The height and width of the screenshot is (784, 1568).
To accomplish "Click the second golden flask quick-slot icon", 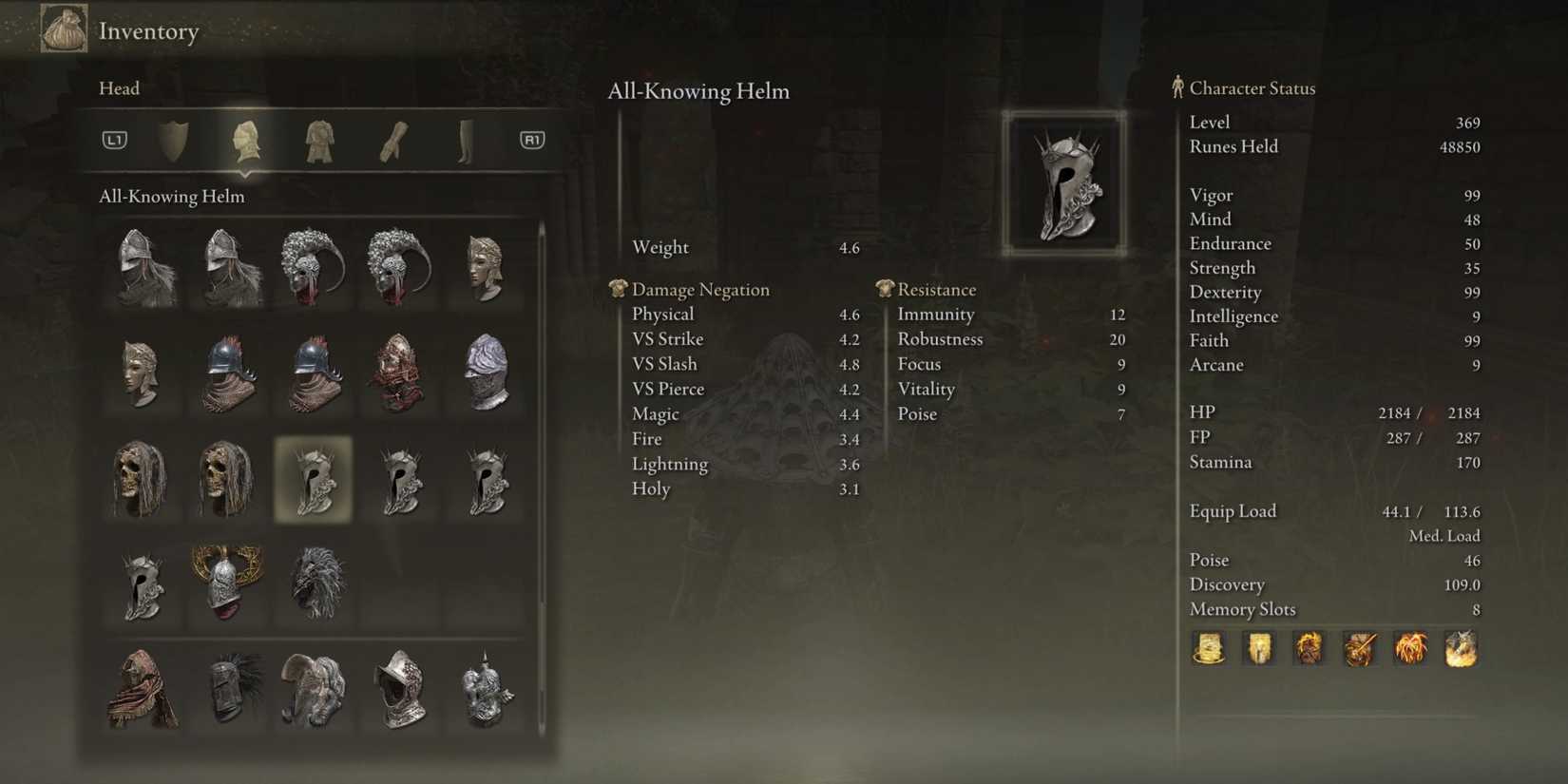I will point(1259,649).
